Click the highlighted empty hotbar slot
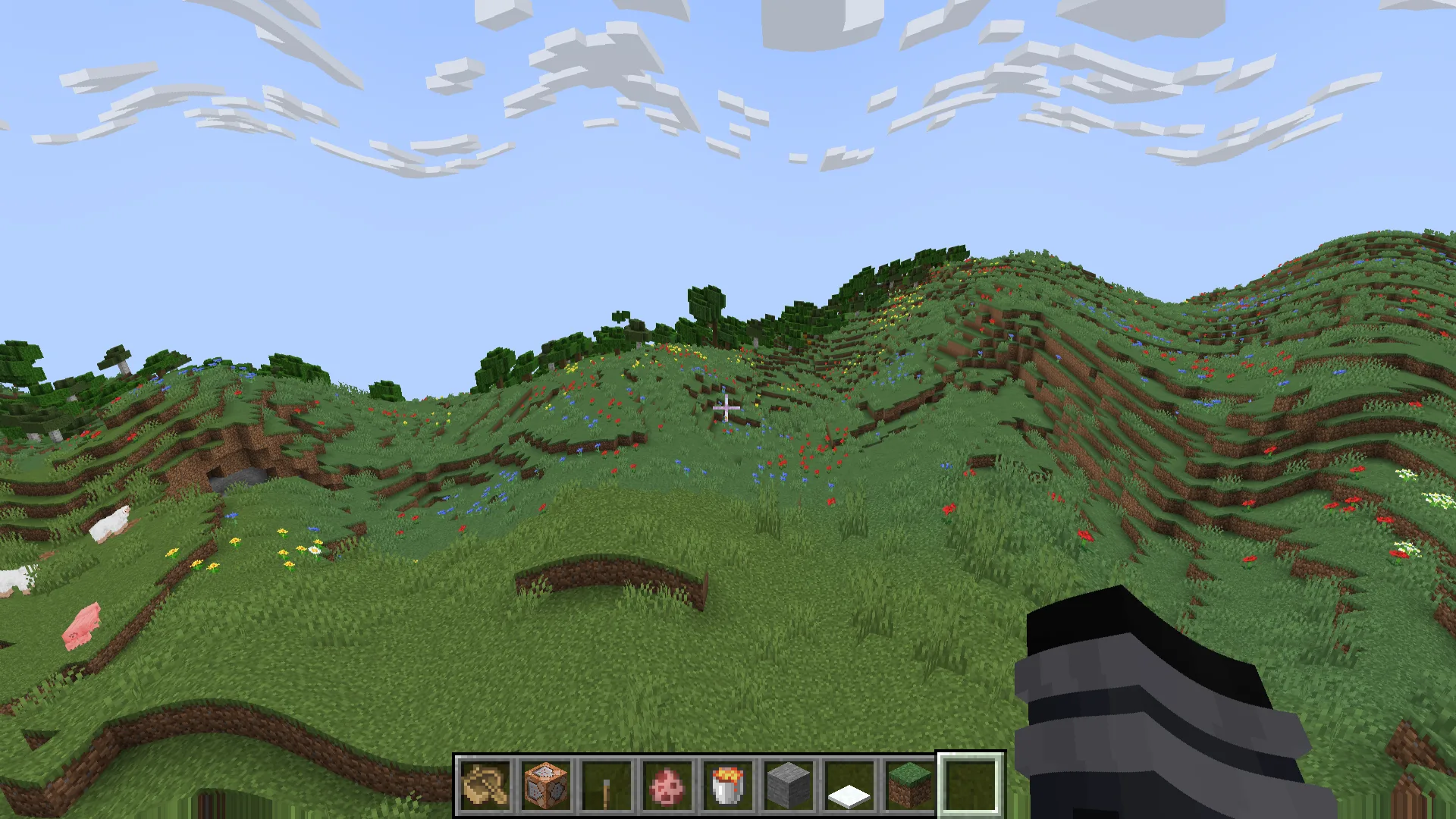Image resolution: width=1456 pixels, height=819 pixels. pyautogui.click(x=971, y=785)
